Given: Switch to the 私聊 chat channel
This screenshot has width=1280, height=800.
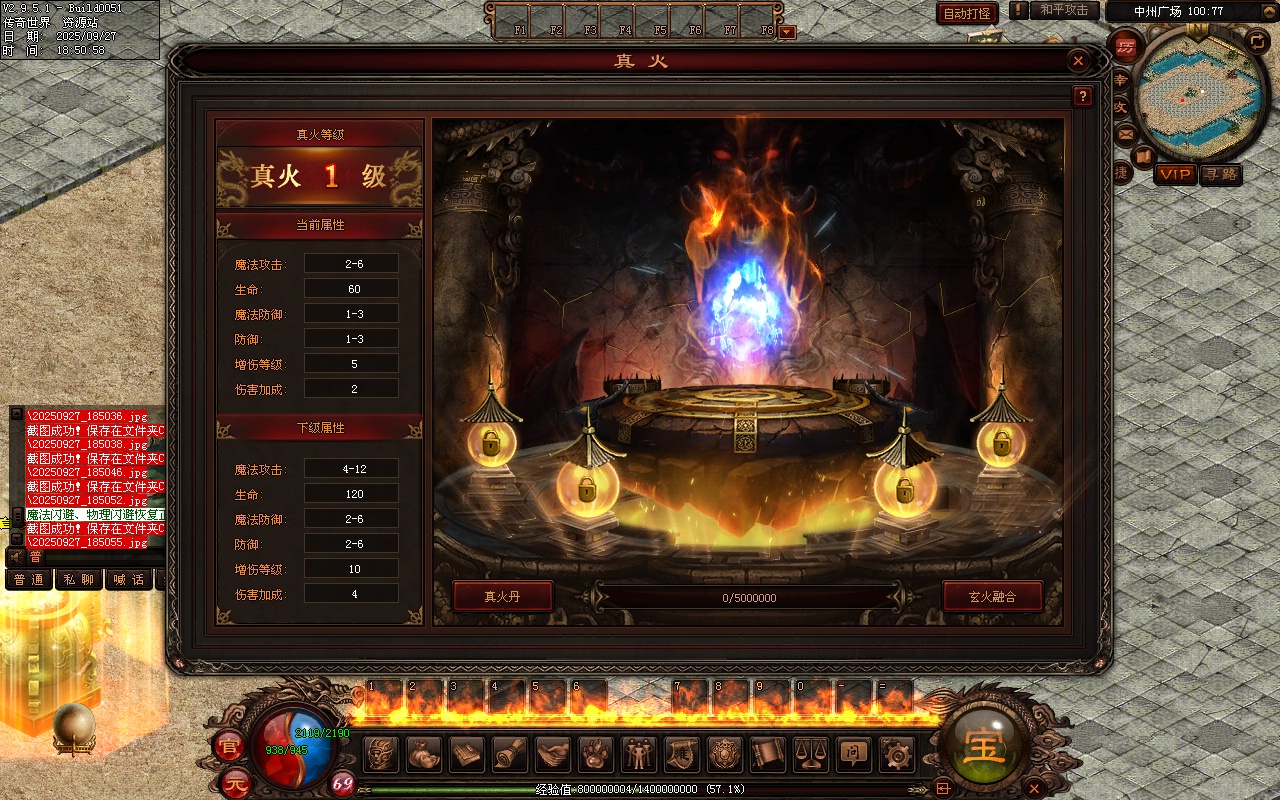Looking at the screenshot, I should [78, 580].
